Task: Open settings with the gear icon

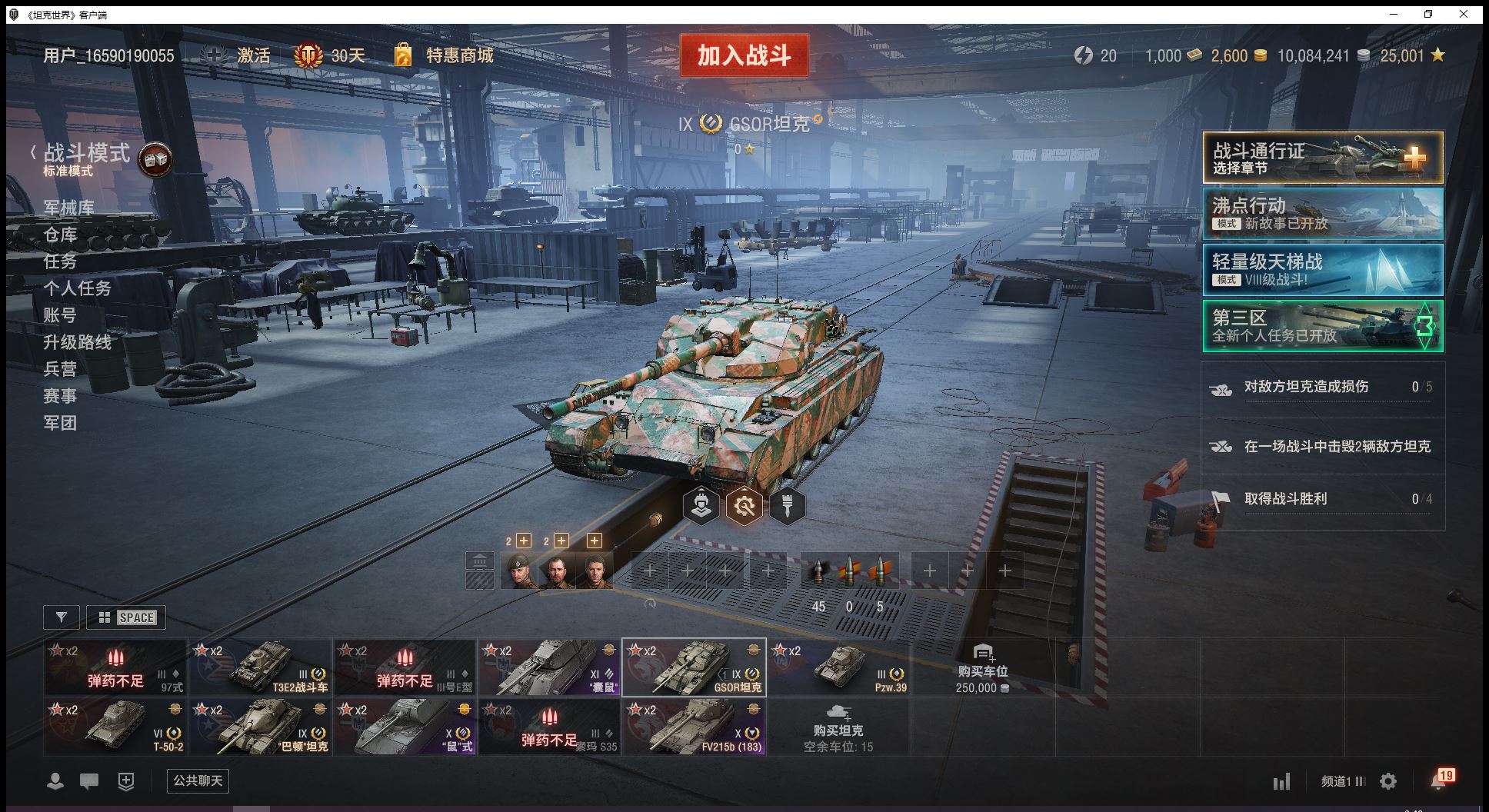Action: tap(1388, 782)
